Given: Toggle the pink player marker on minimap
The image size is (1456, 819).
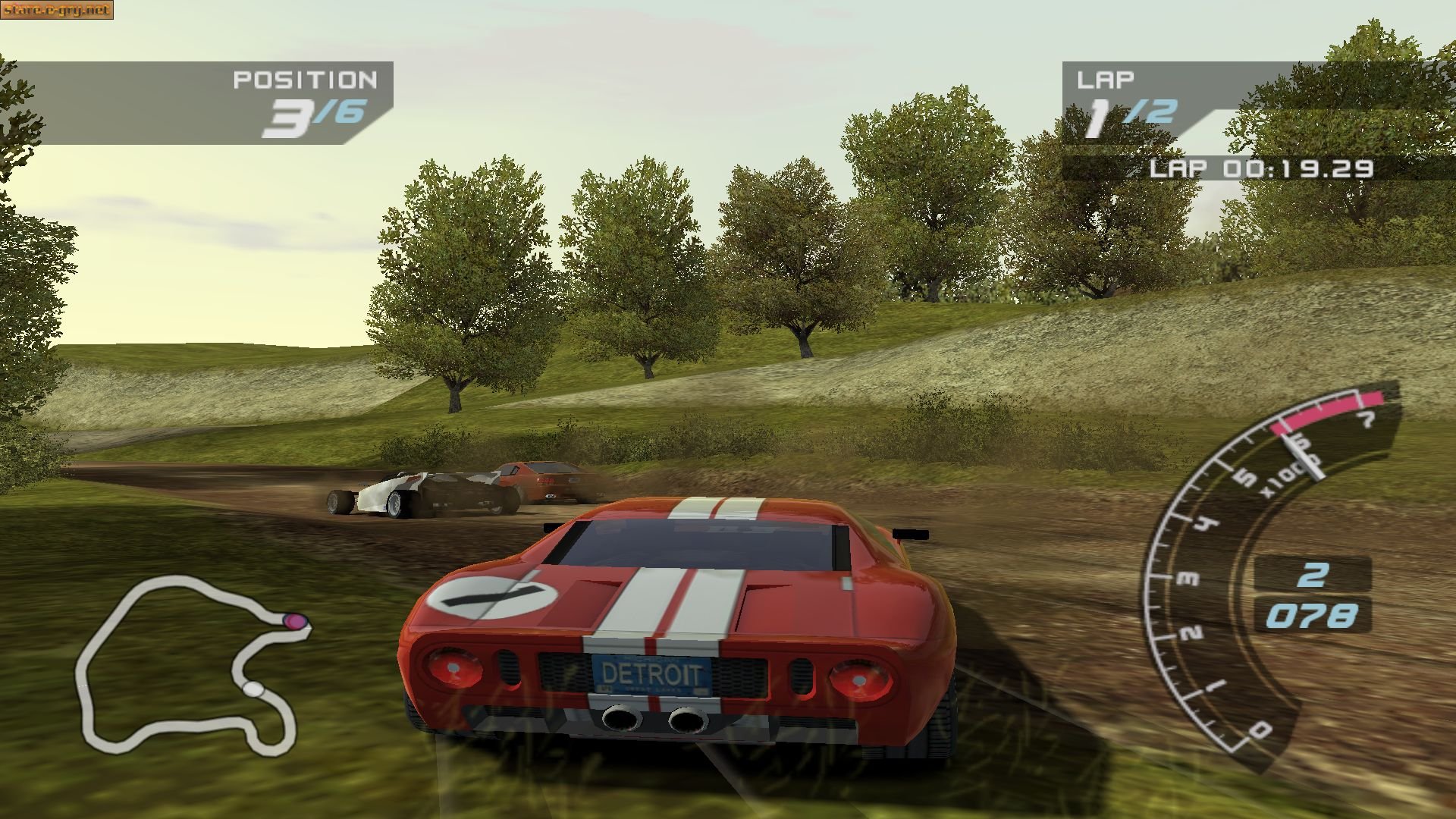Looking at the screenshot, I should (x=296, y=620).
